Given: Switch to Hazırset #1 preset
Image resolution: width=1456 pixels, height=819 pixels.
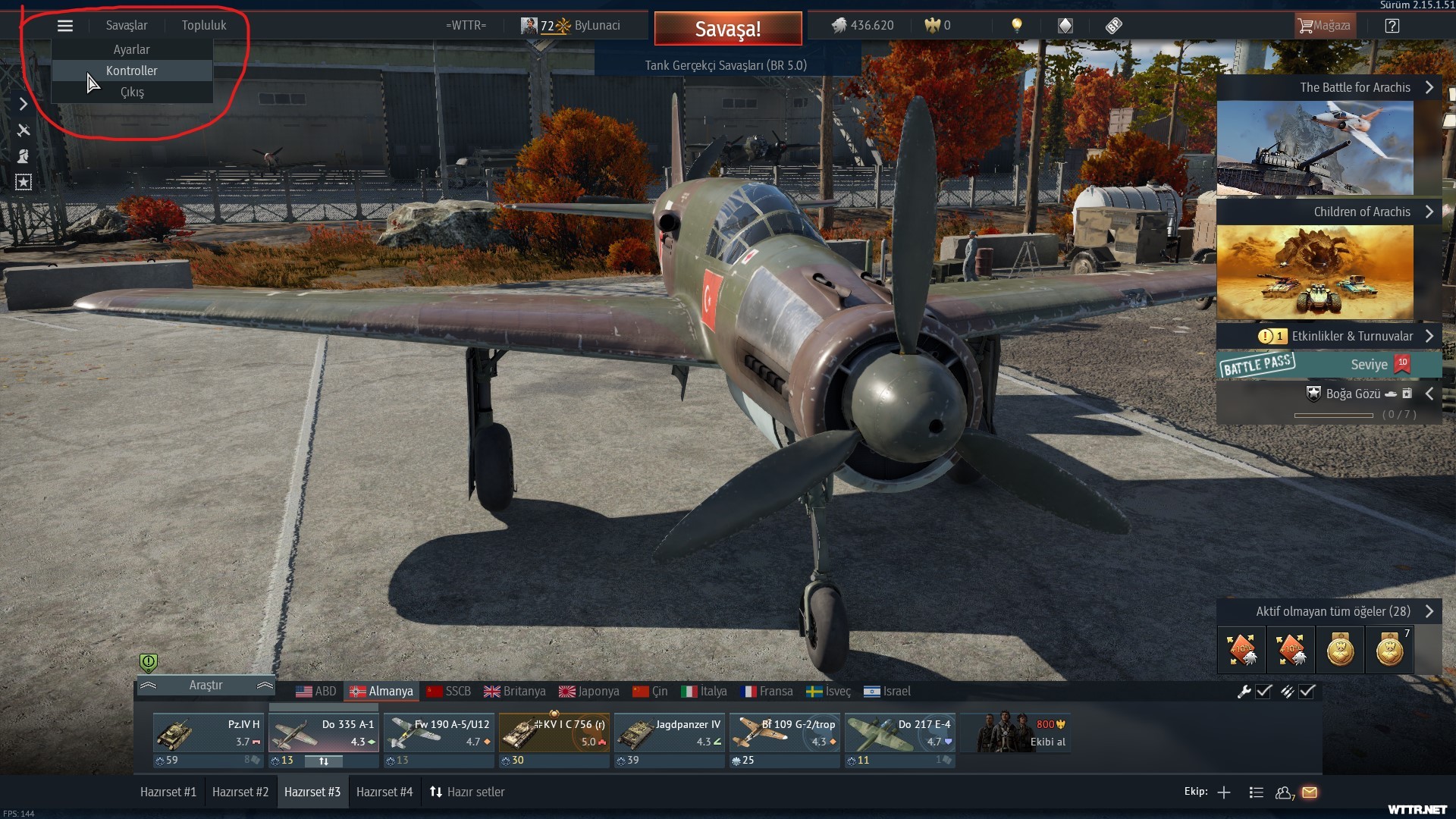Looking at the screenshot, I should 168,792.
